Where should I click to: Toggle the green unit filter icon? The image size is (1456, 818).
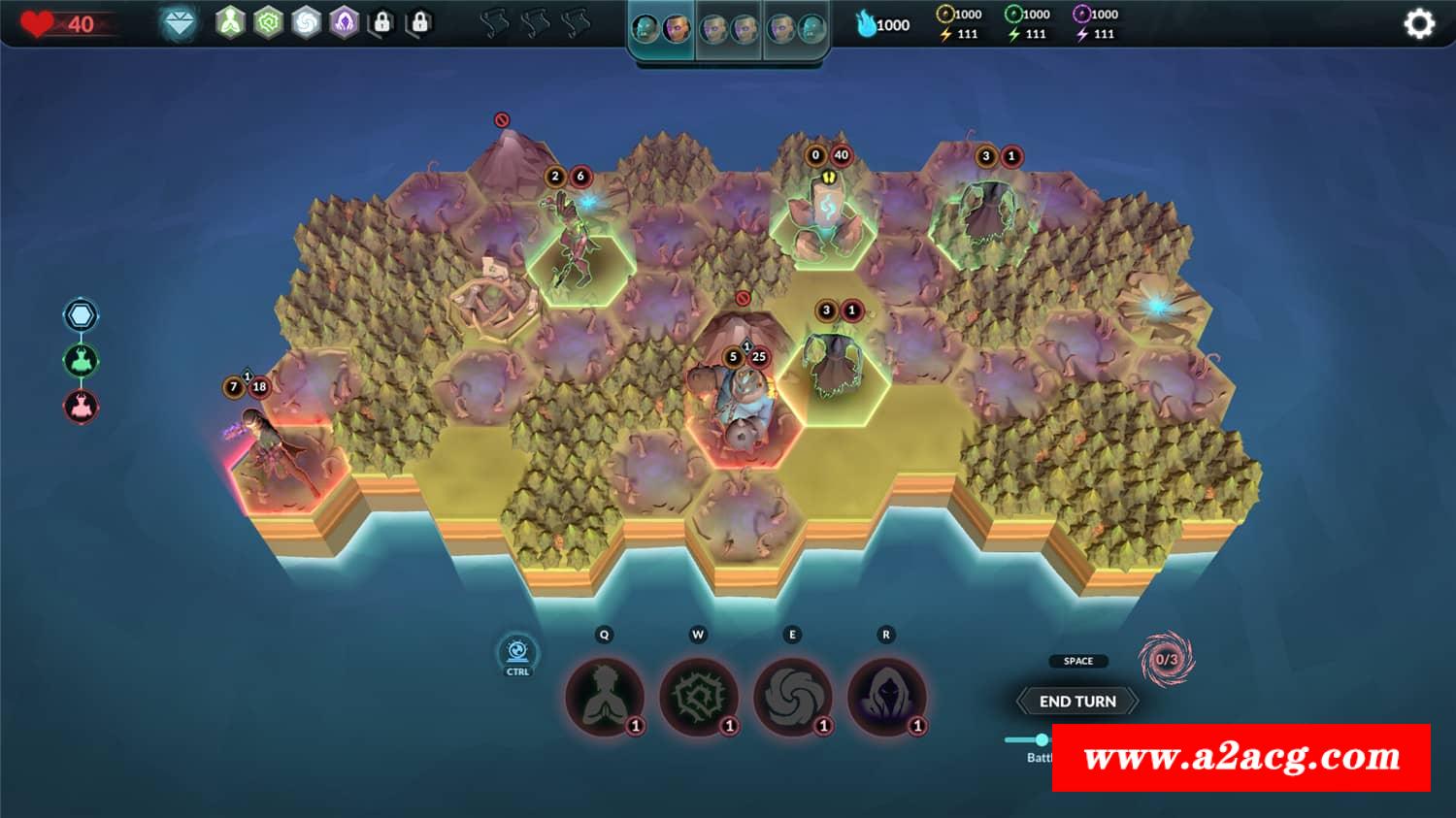[81, 361]
